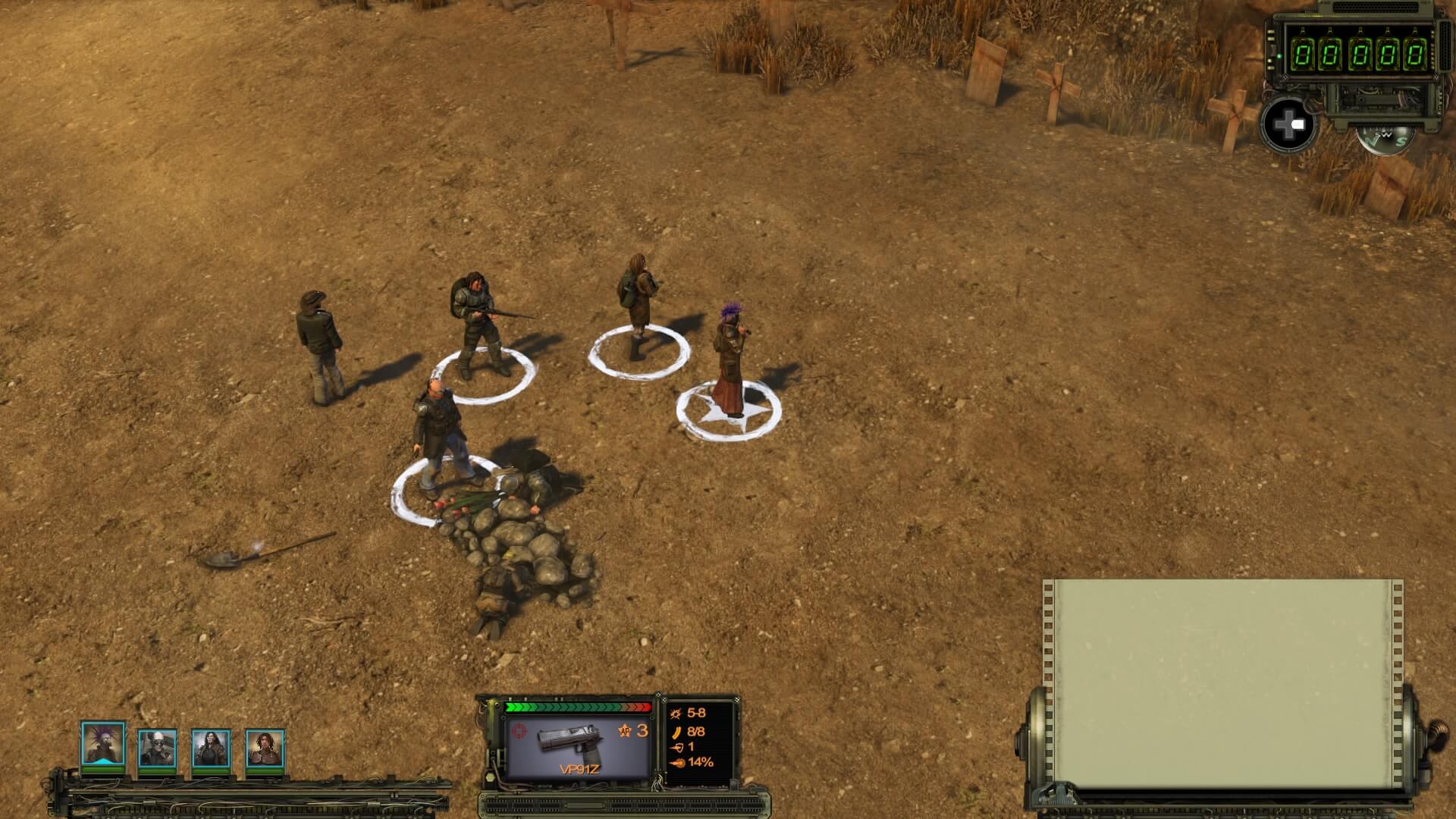
Task: Click the VP91Z pistol weapon slot
Action: tap(579, 747)
